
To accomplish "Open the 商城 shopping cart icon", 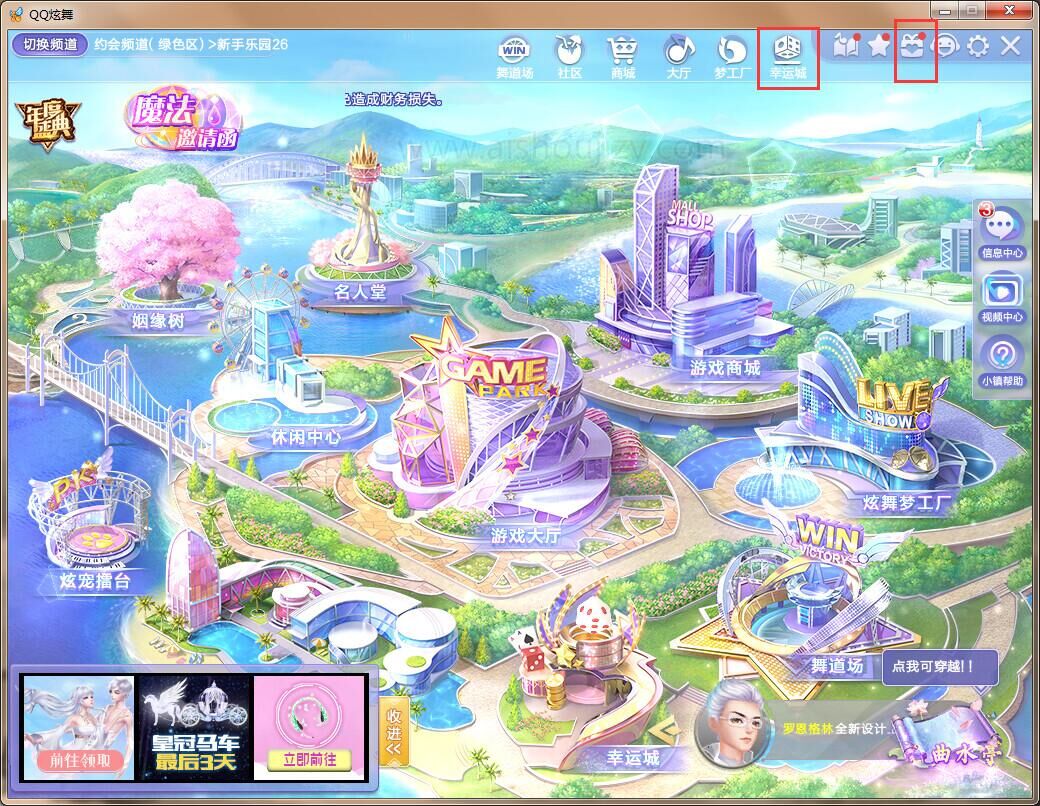I will pyautogui.click(x=623, y=56).
